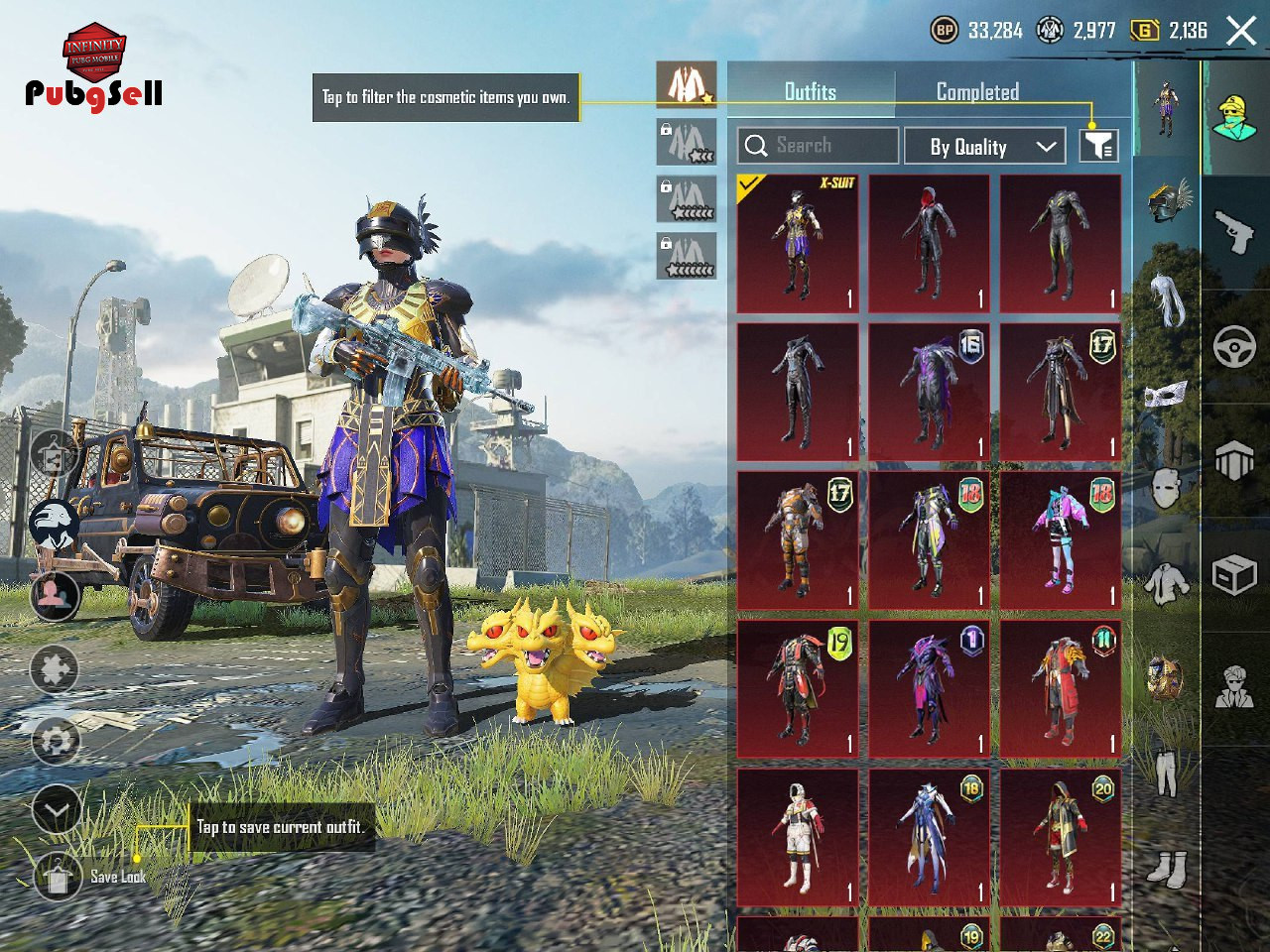
Task: Save the current look
Action: point(58,877)
